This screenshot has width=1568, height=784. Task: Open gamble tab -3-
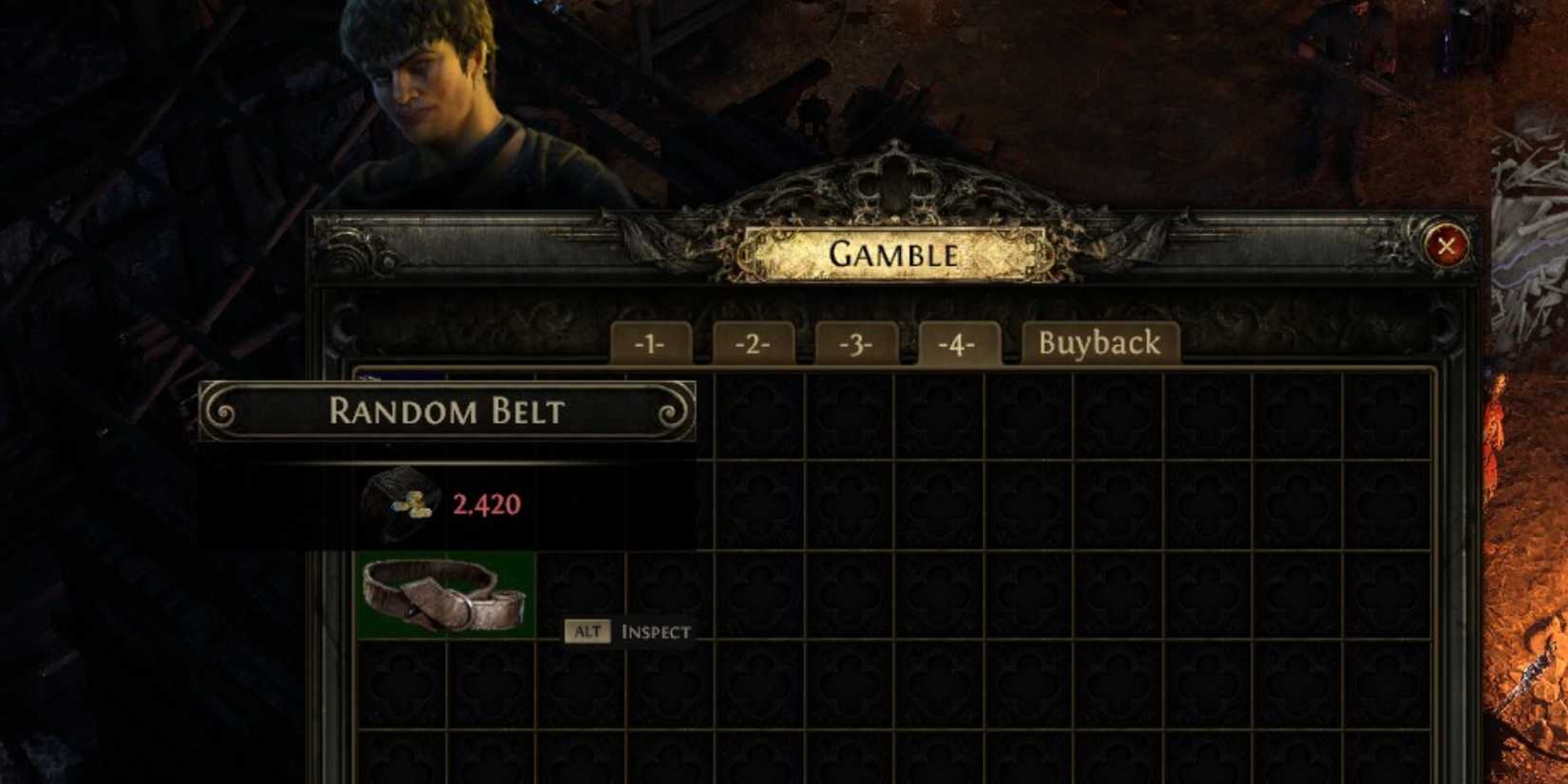(857, 344)
